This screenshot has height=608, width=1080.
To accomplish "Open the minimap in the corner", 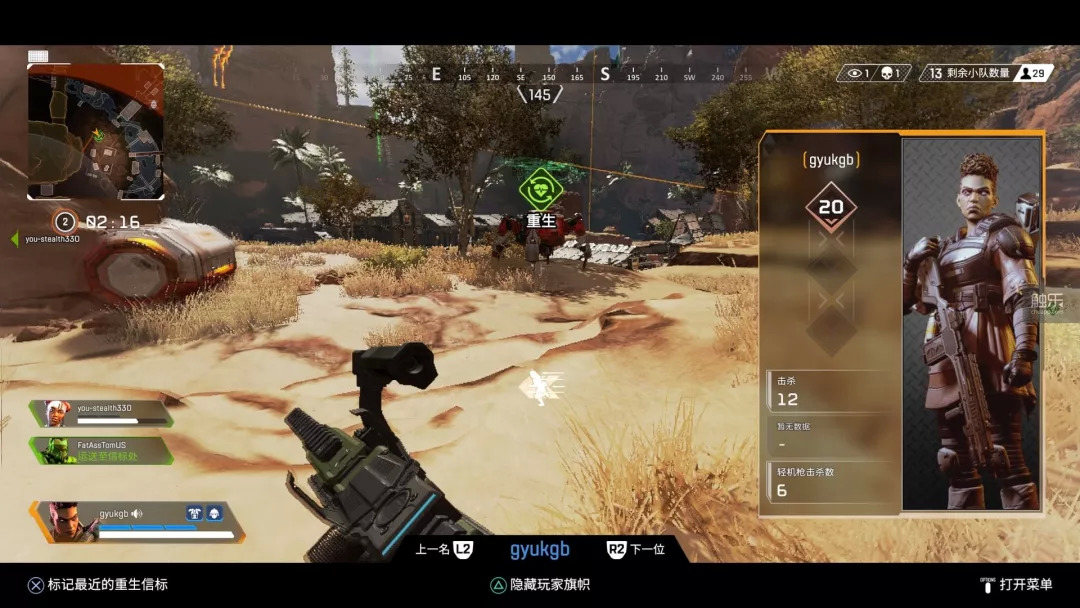I will (x=96, y=132).
